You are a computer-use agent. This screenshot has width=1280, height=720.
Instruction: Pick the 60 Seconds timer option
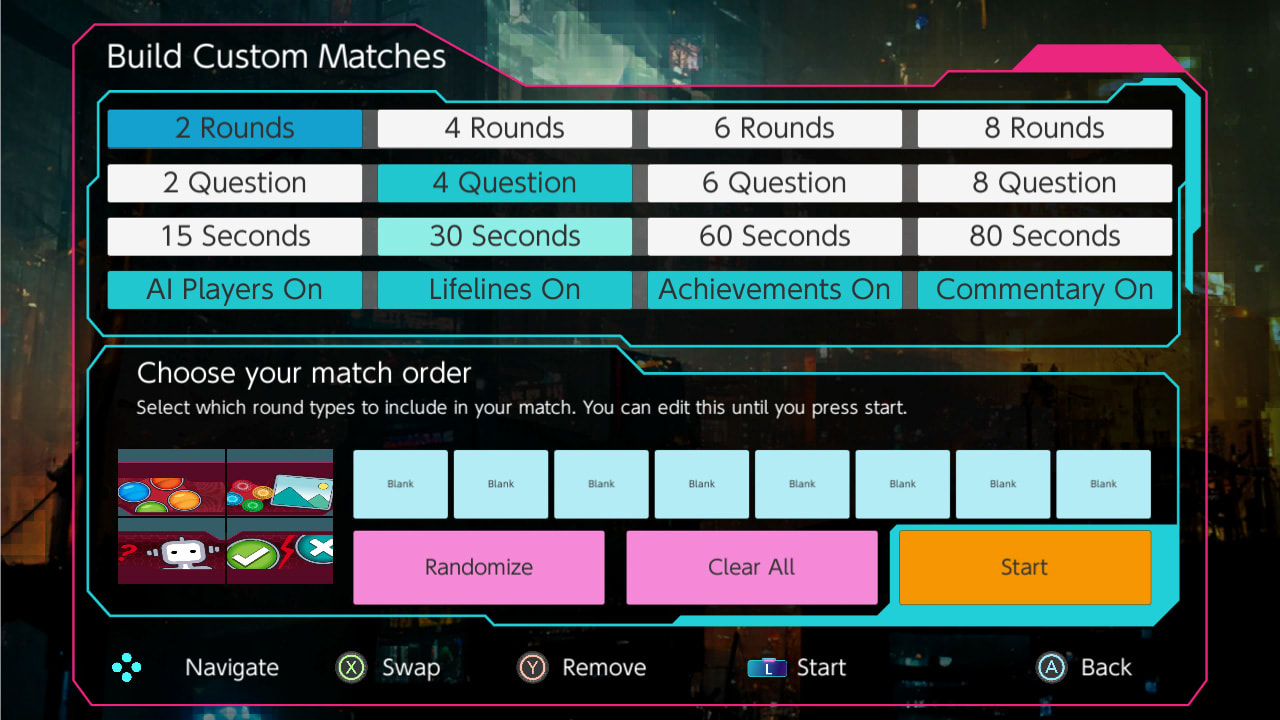pyautogui.click(x=774, y=236)
